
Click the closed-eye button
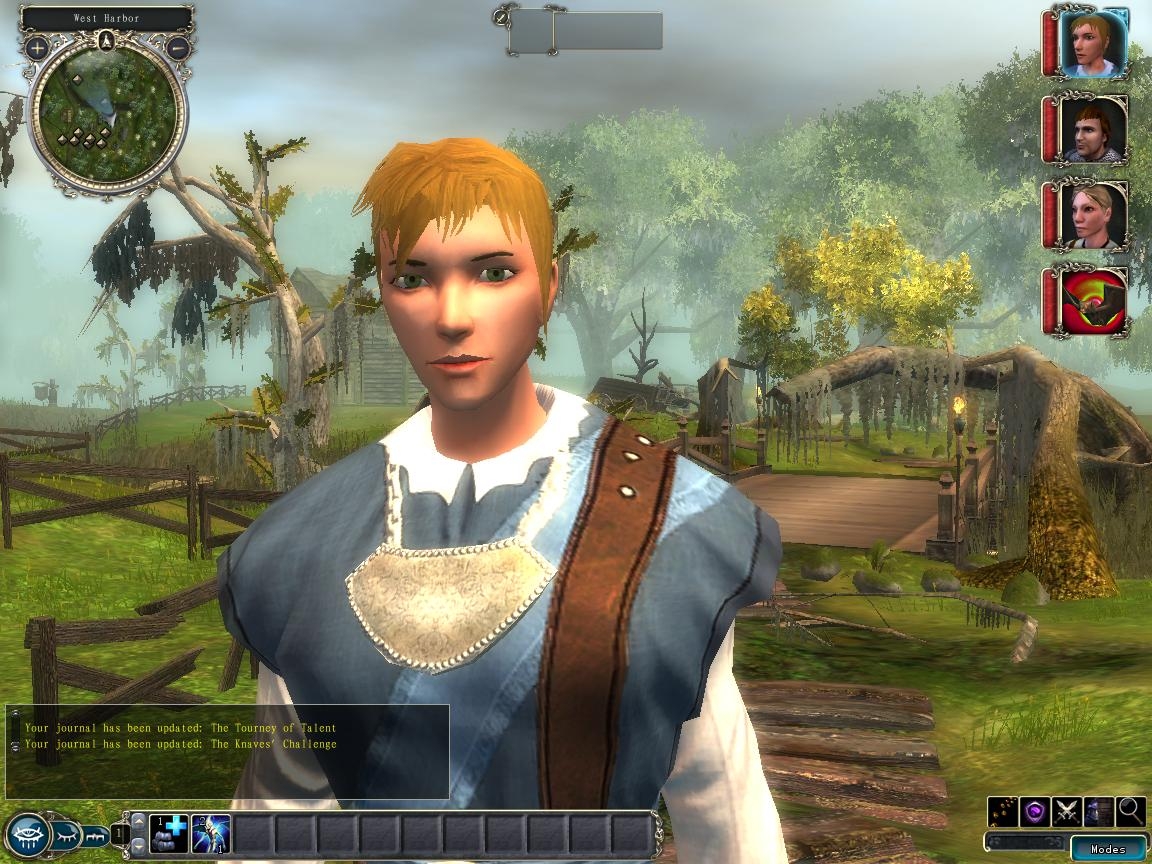point(66,831)
